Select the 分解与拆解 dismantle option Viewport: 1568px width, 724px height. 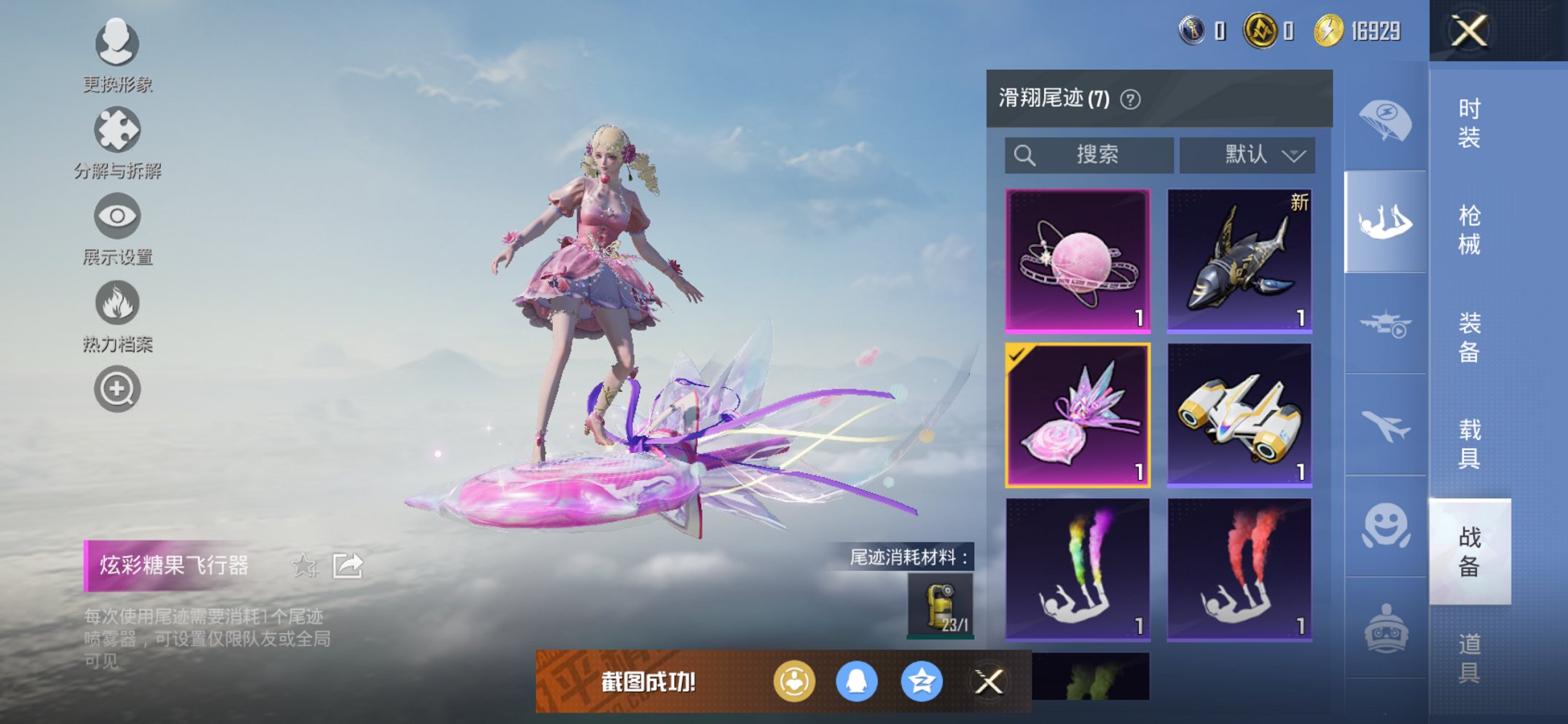(117, 130)
